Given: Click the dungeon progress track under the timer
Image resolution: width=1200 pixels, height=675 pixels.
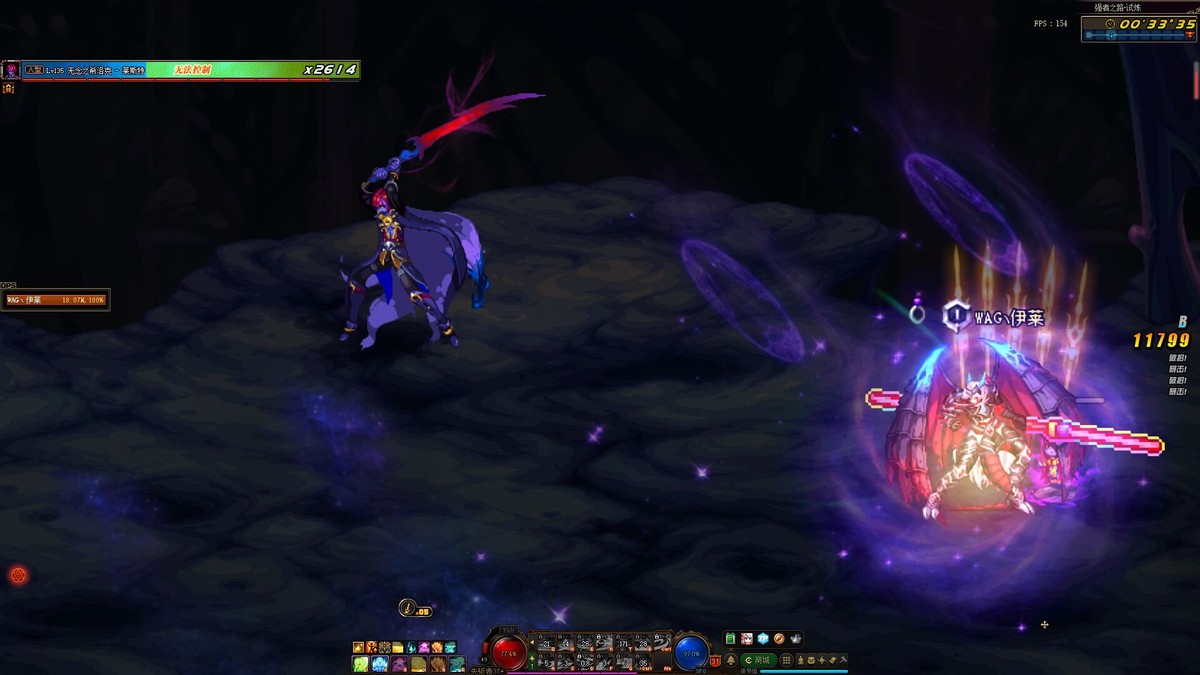Looking at the screenshot, I should tap(1140, 36).
